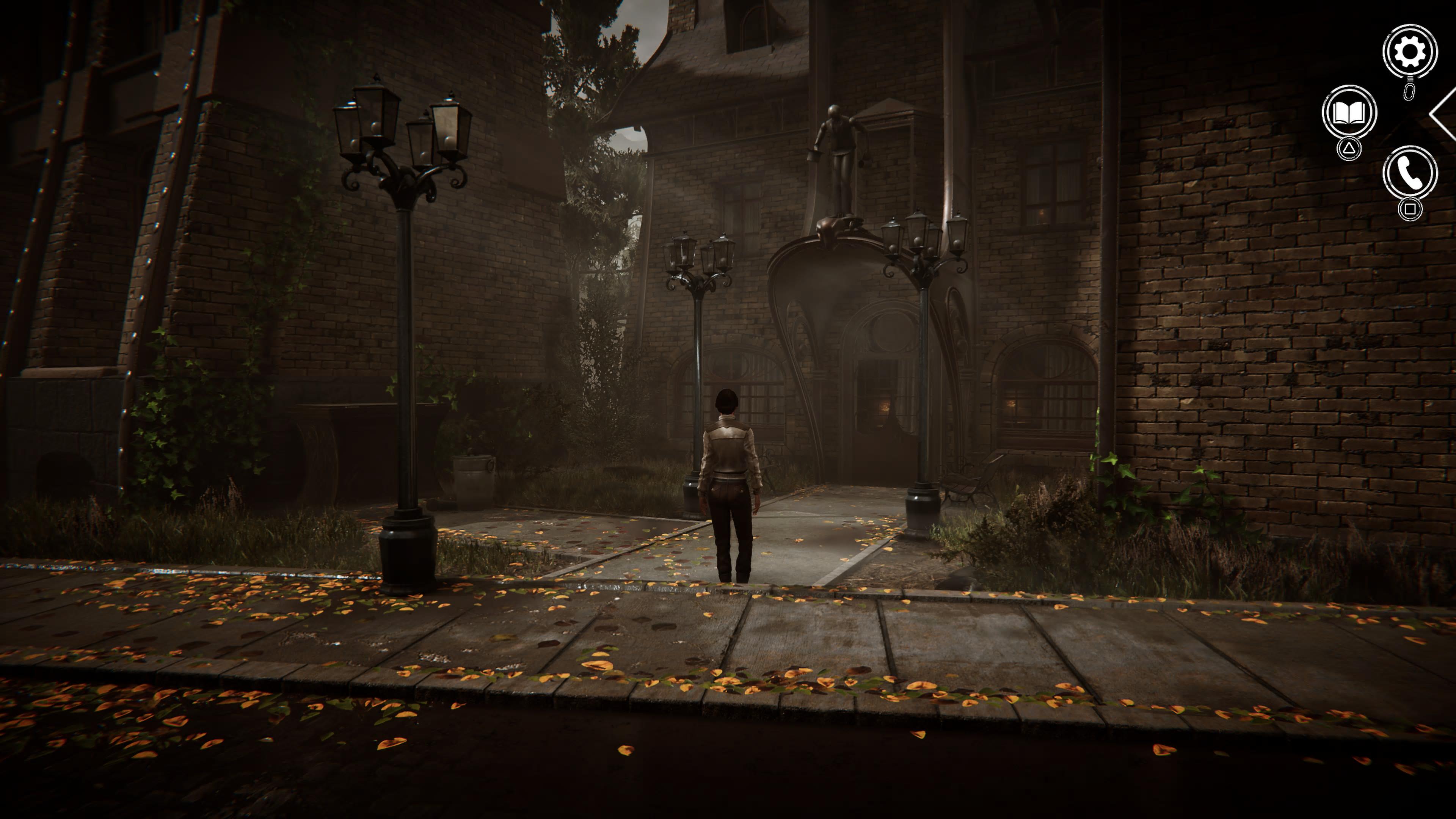Open the phone handset icon

(x=1410, y=173)
